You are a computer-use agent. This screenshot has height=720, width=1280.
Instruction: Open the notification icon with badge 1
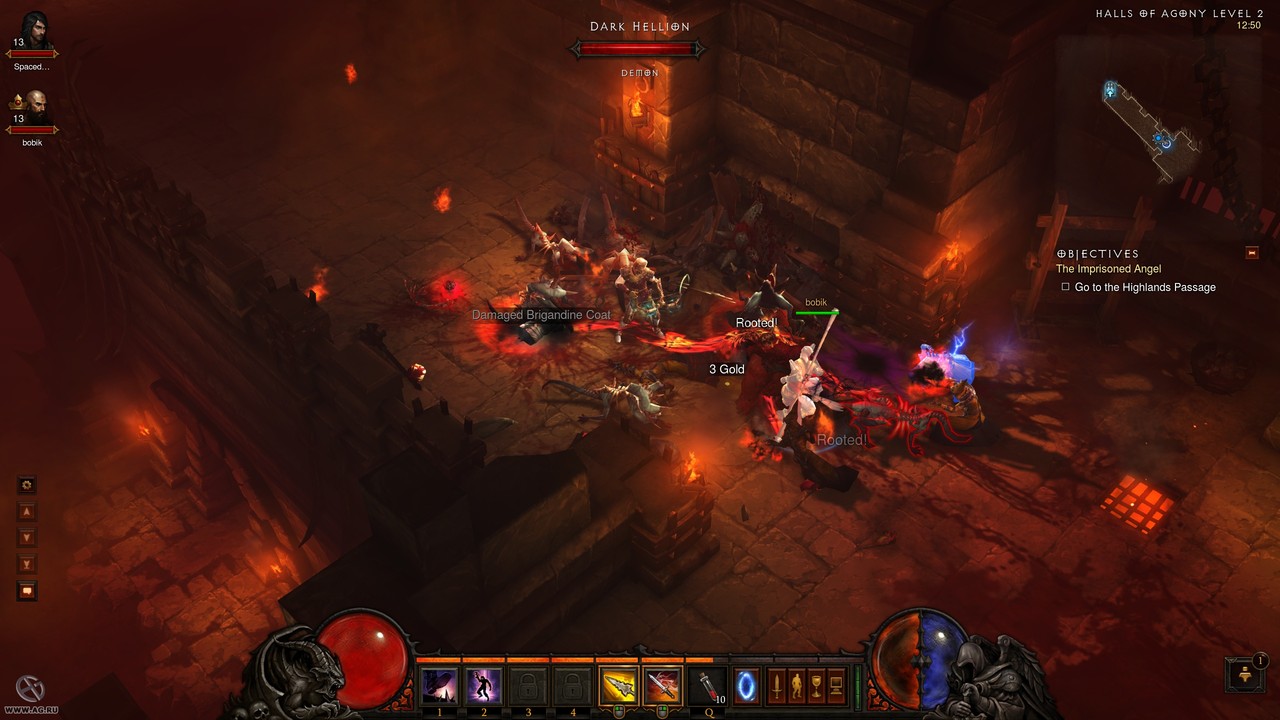point(1243,674)
